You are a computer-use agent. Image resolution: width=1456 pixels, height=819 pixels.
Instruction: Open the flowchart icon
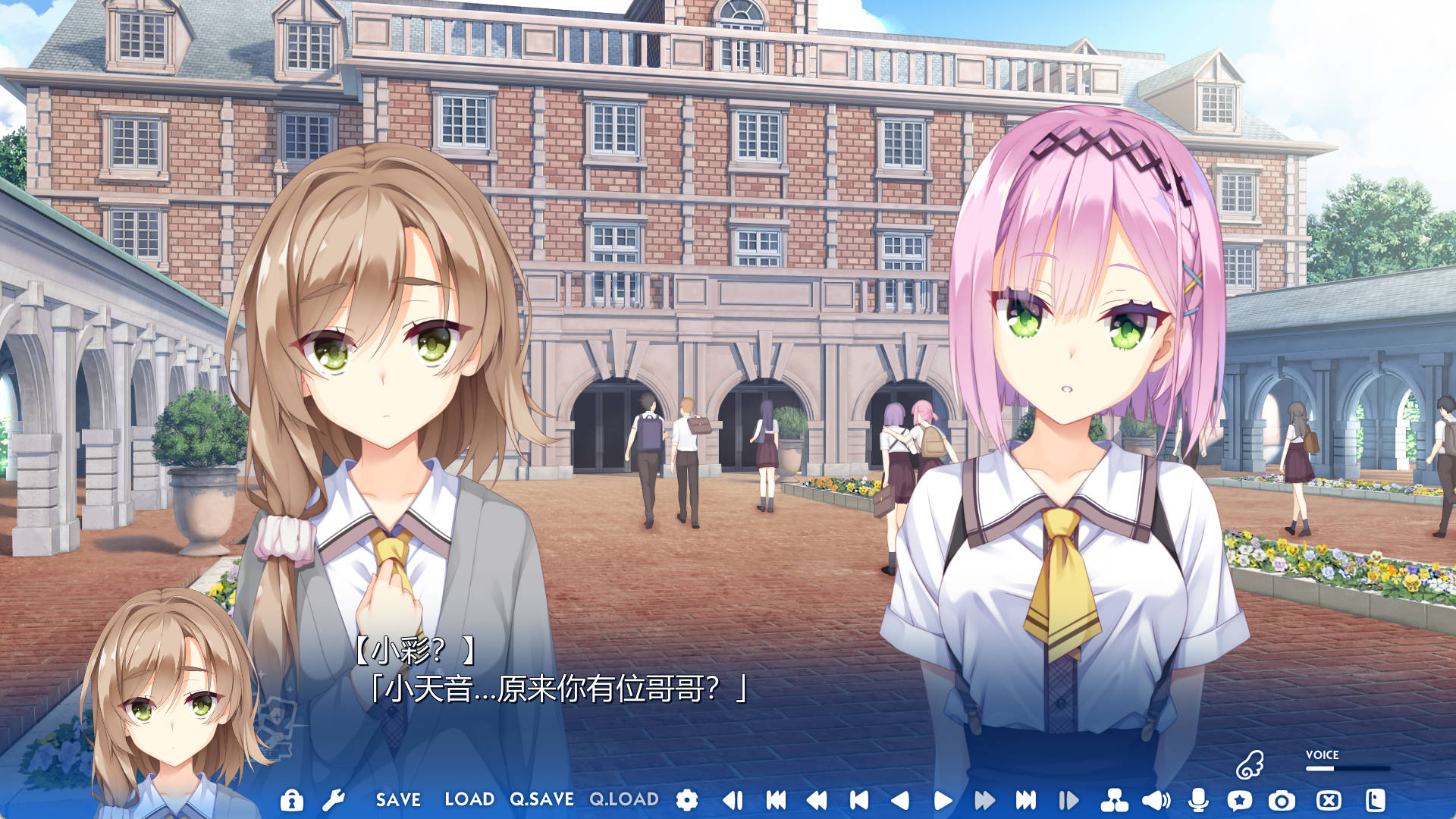tap(1114, 800)
